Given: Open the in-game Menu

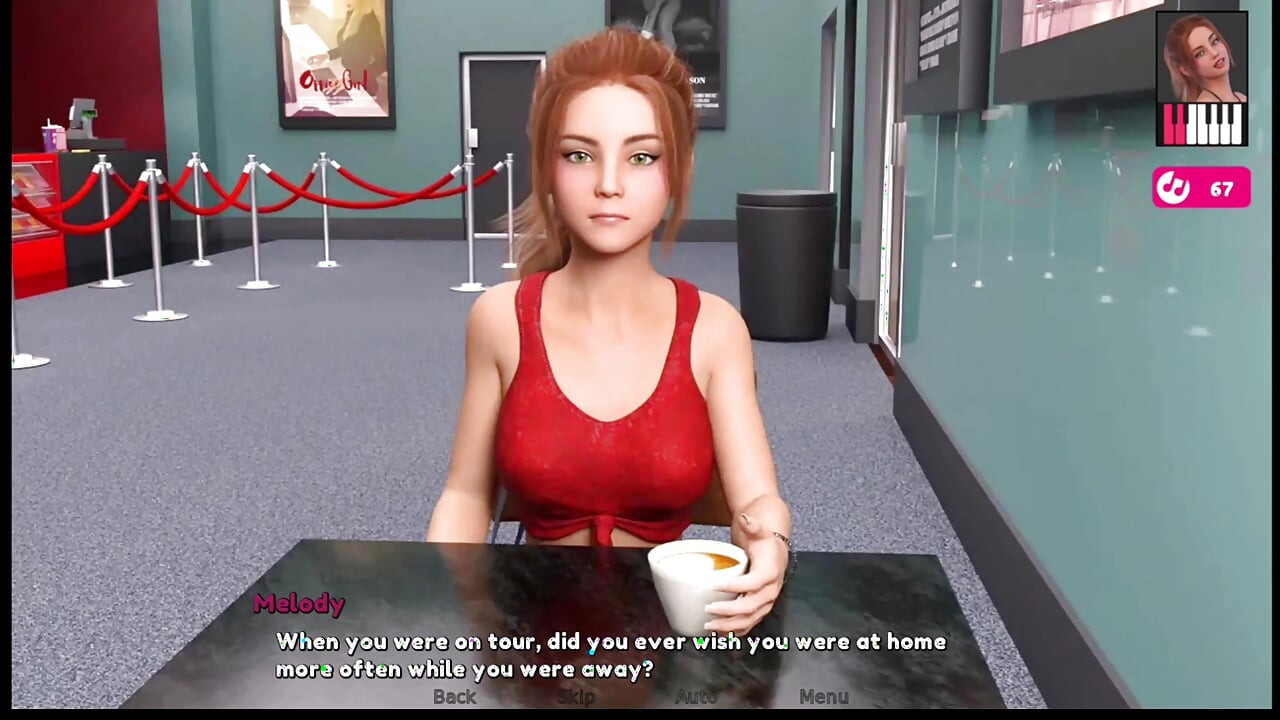Looking at the screenshot, I should (826, 698).
